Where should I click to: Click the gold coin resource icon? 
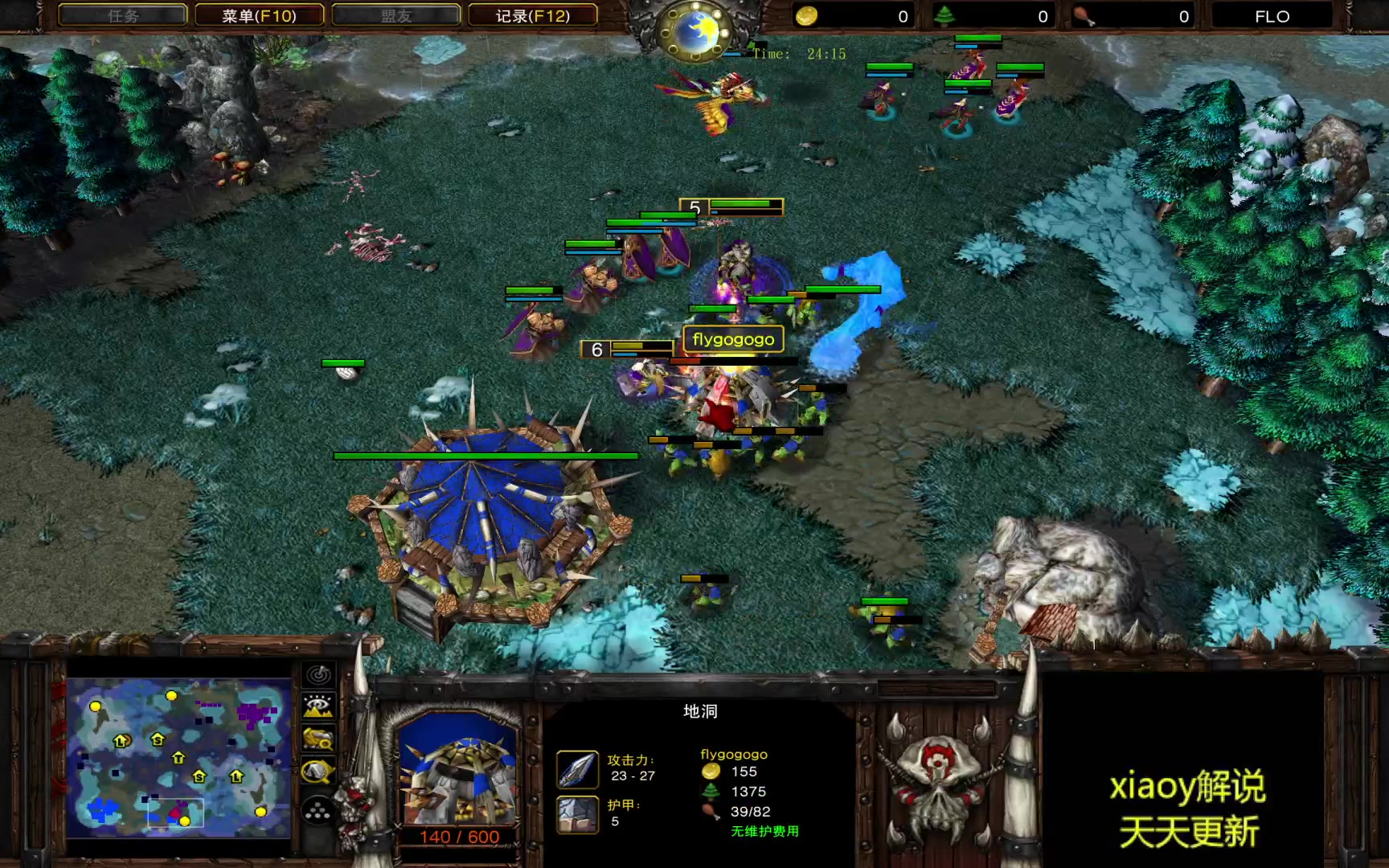(x=806, y=16)
